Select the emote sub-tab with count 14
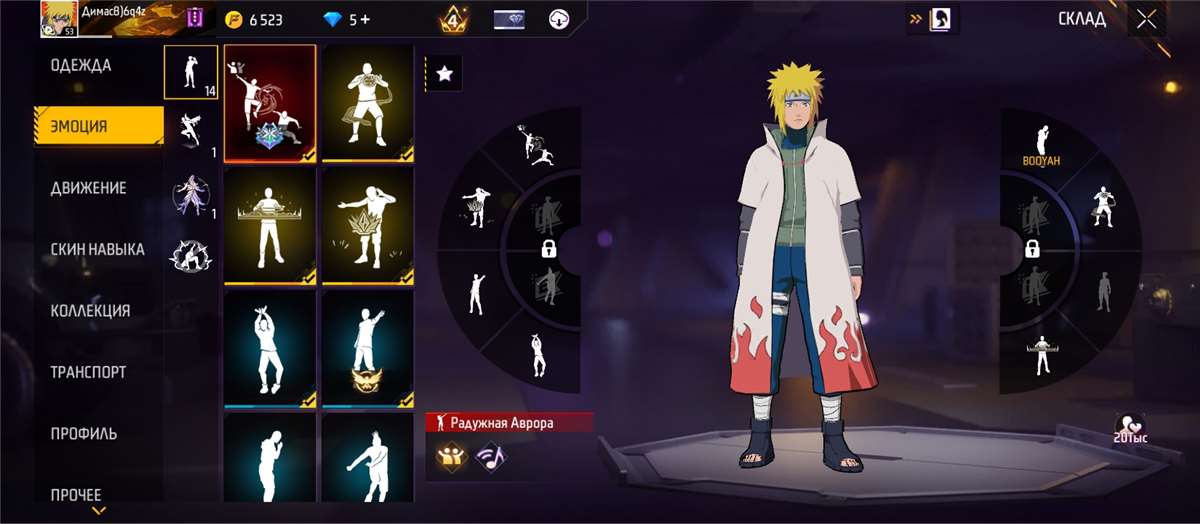1200x524 pixels. coord(191,72)
